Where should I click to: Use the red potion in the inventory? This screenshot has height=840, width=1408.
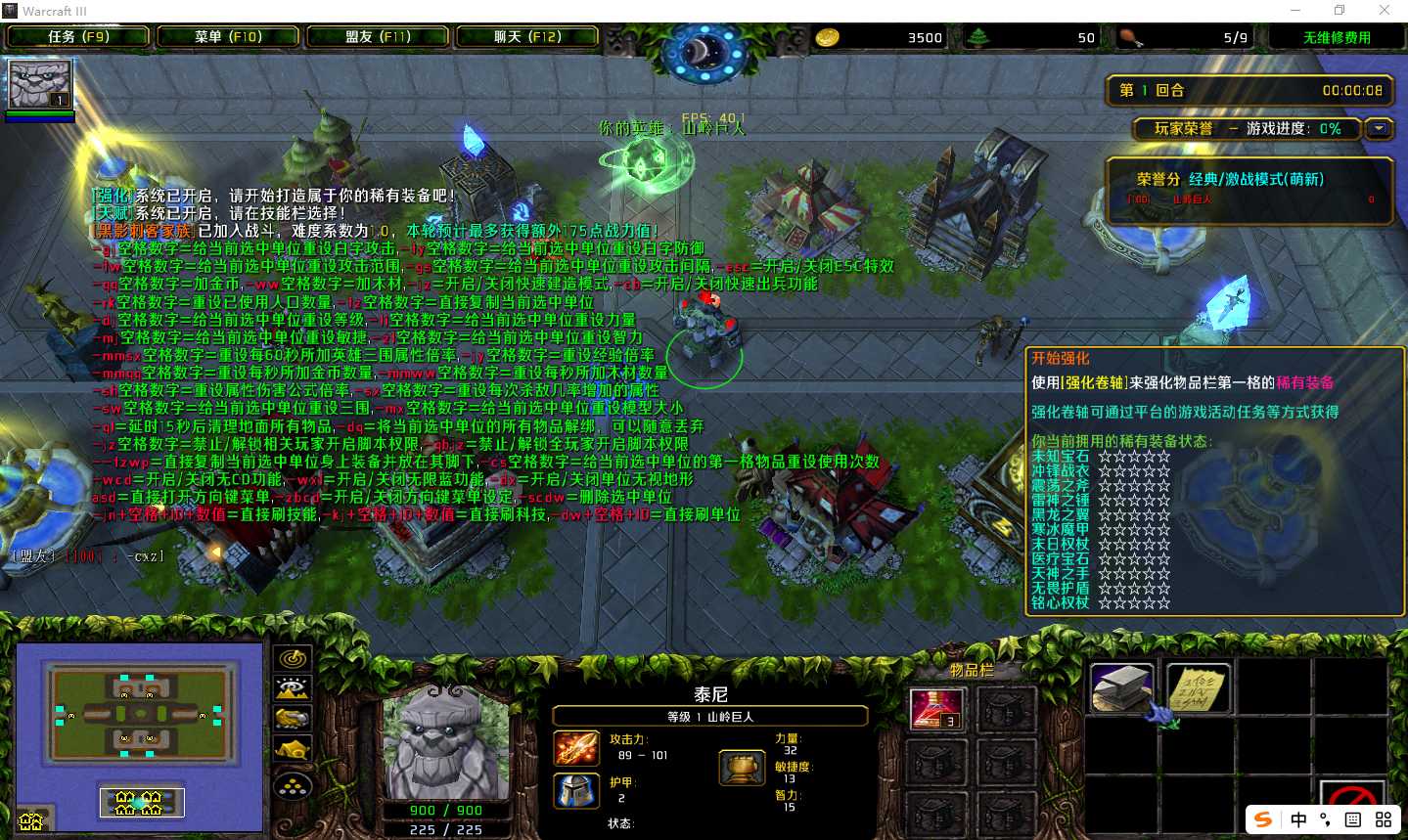[x=936, y=709]
